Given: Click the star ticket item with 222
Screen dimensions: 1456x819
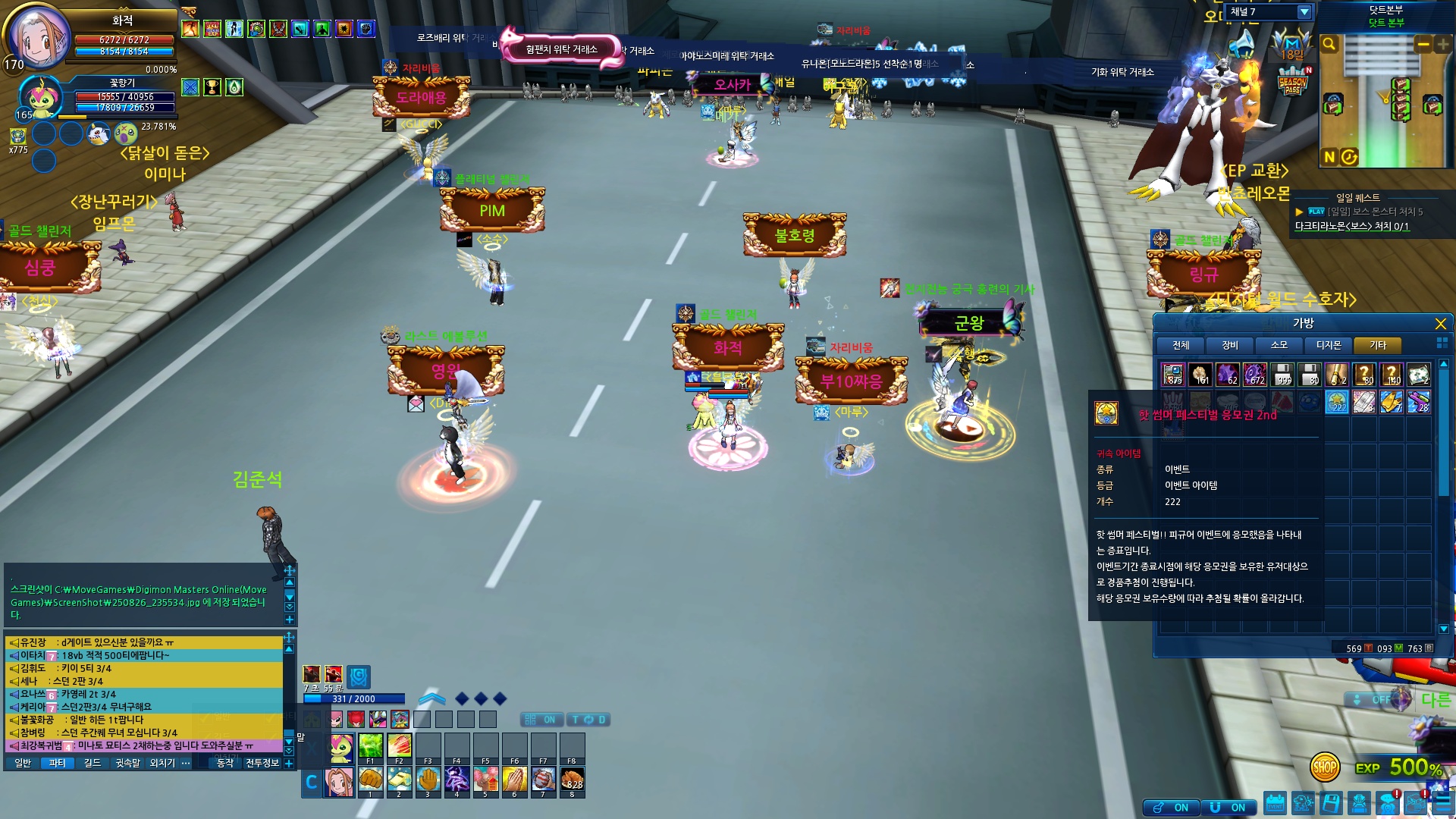Looking at the screenshot, I should [1337, 401].
